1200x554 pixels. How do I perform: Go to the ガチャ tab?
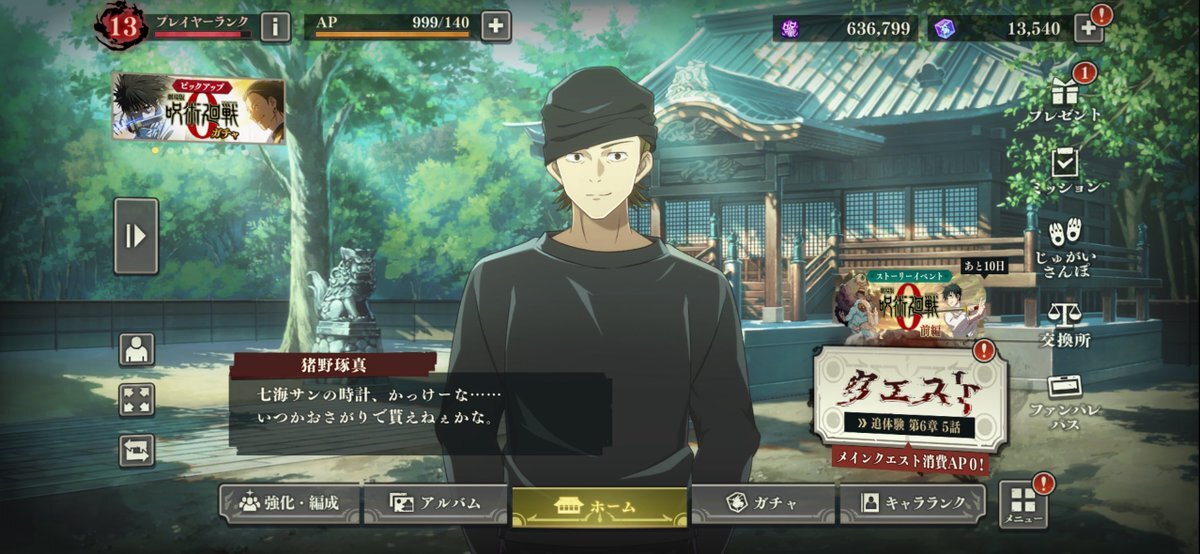(763, 504)
